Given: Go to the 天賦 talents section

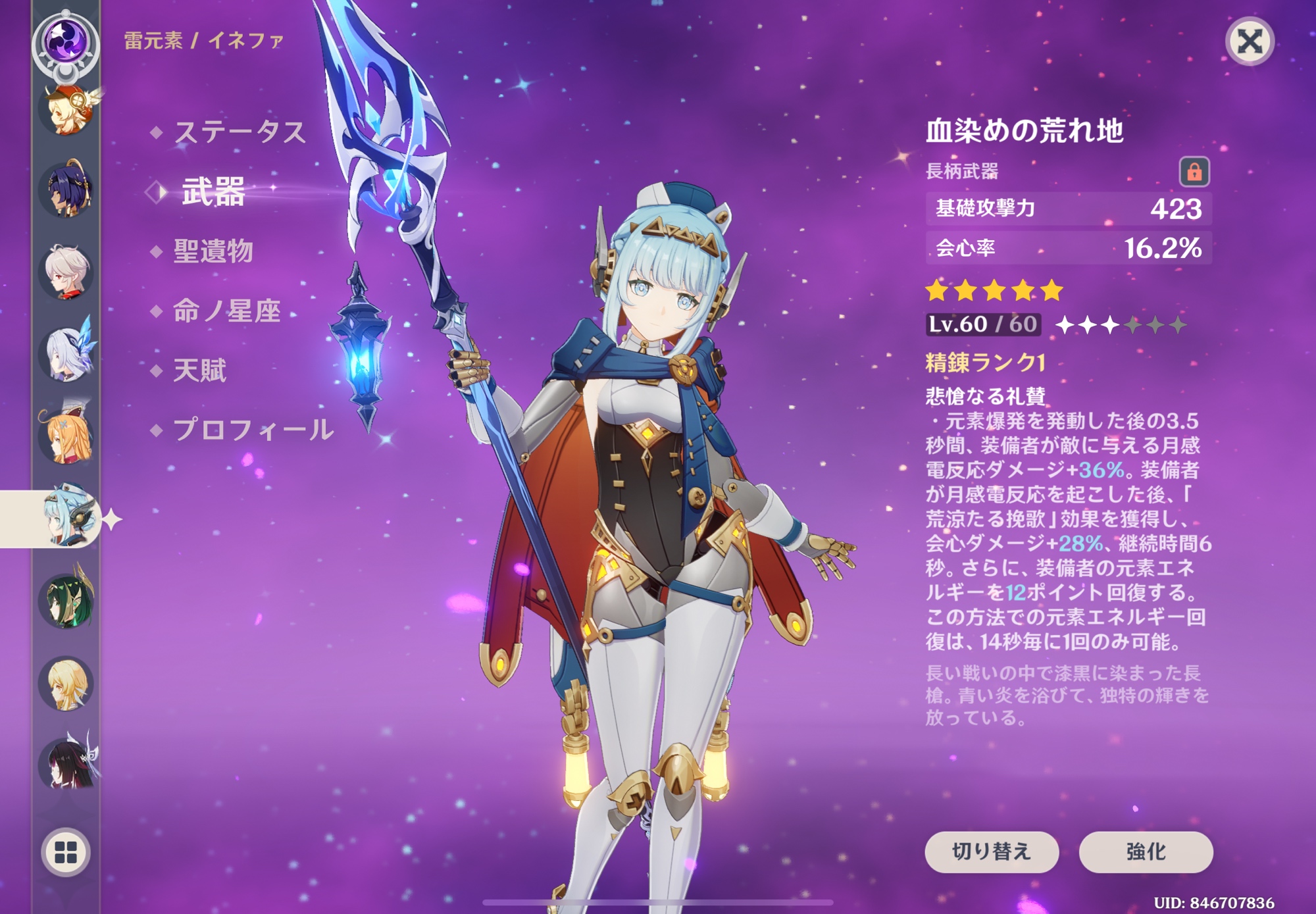Looking at the screenshot, I should [199, 370].
